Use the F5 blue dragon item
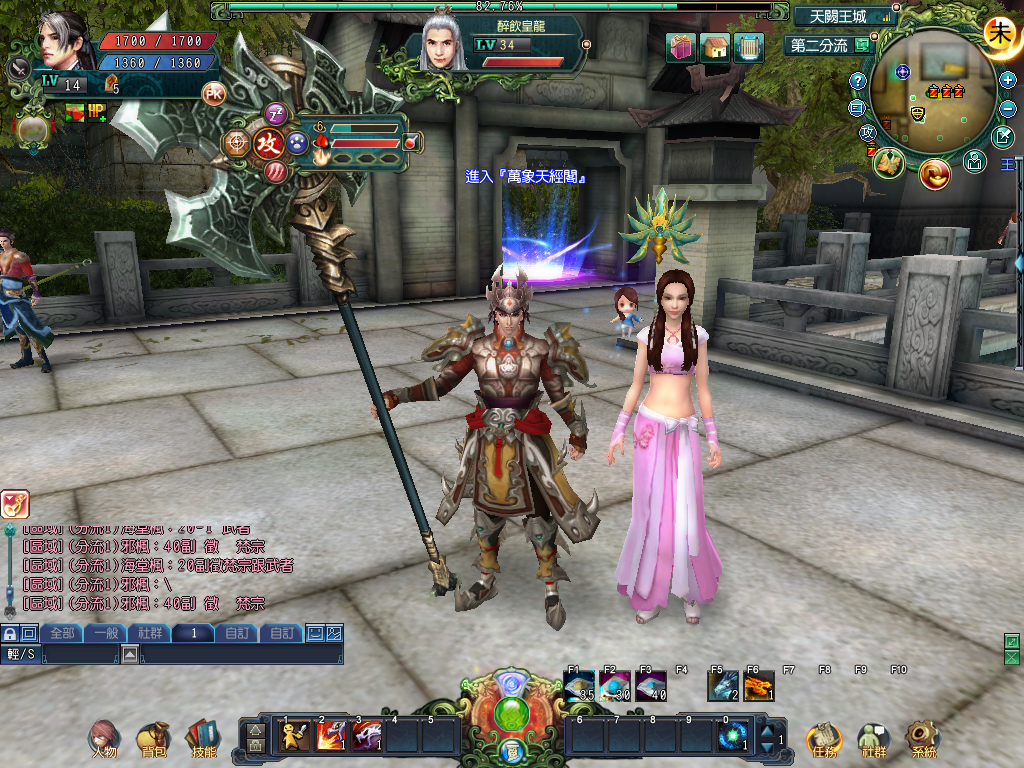 [x=722, y=686]
